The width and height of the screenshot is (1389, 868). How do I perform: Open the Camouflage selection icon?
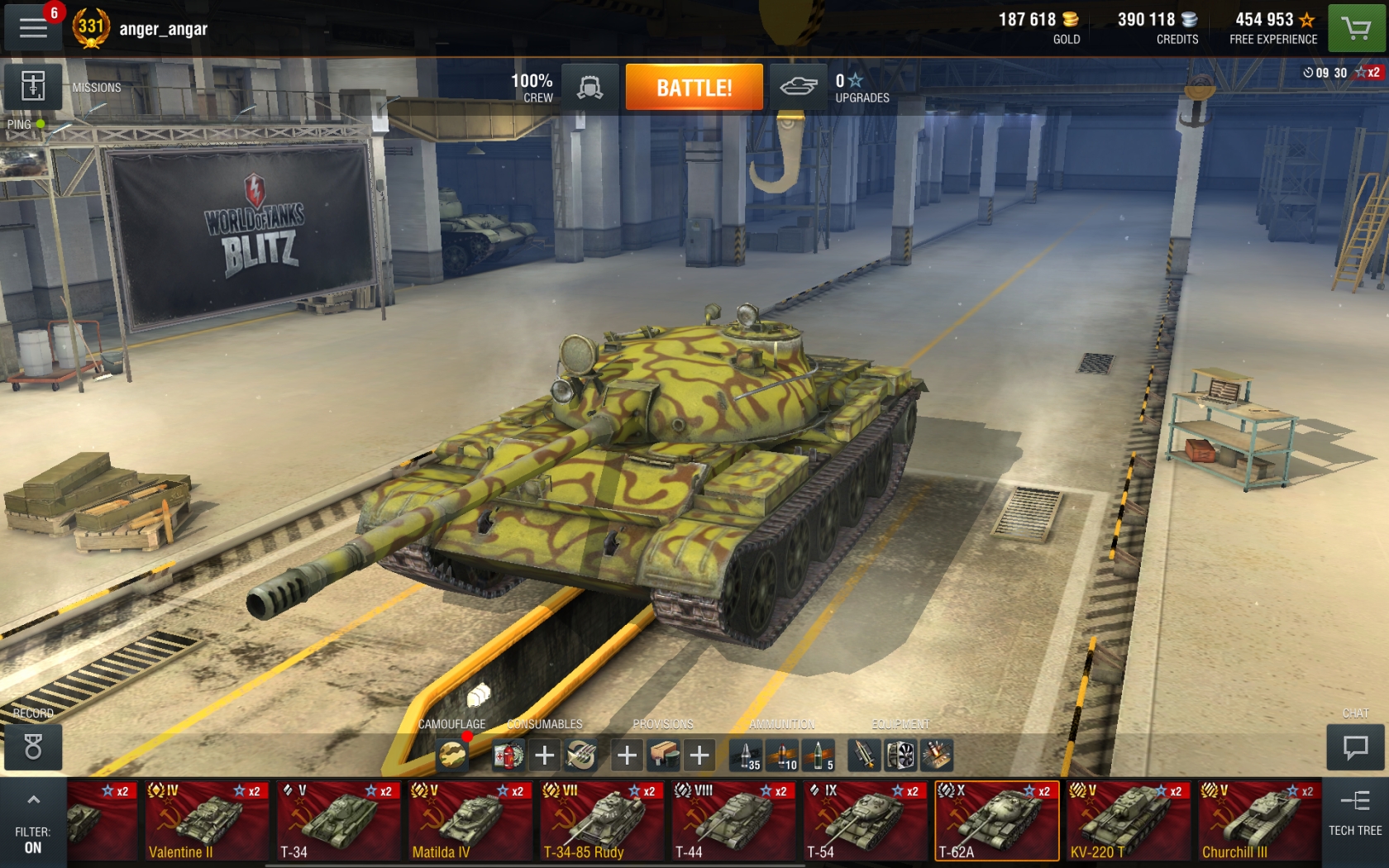[x=451, y=754]
